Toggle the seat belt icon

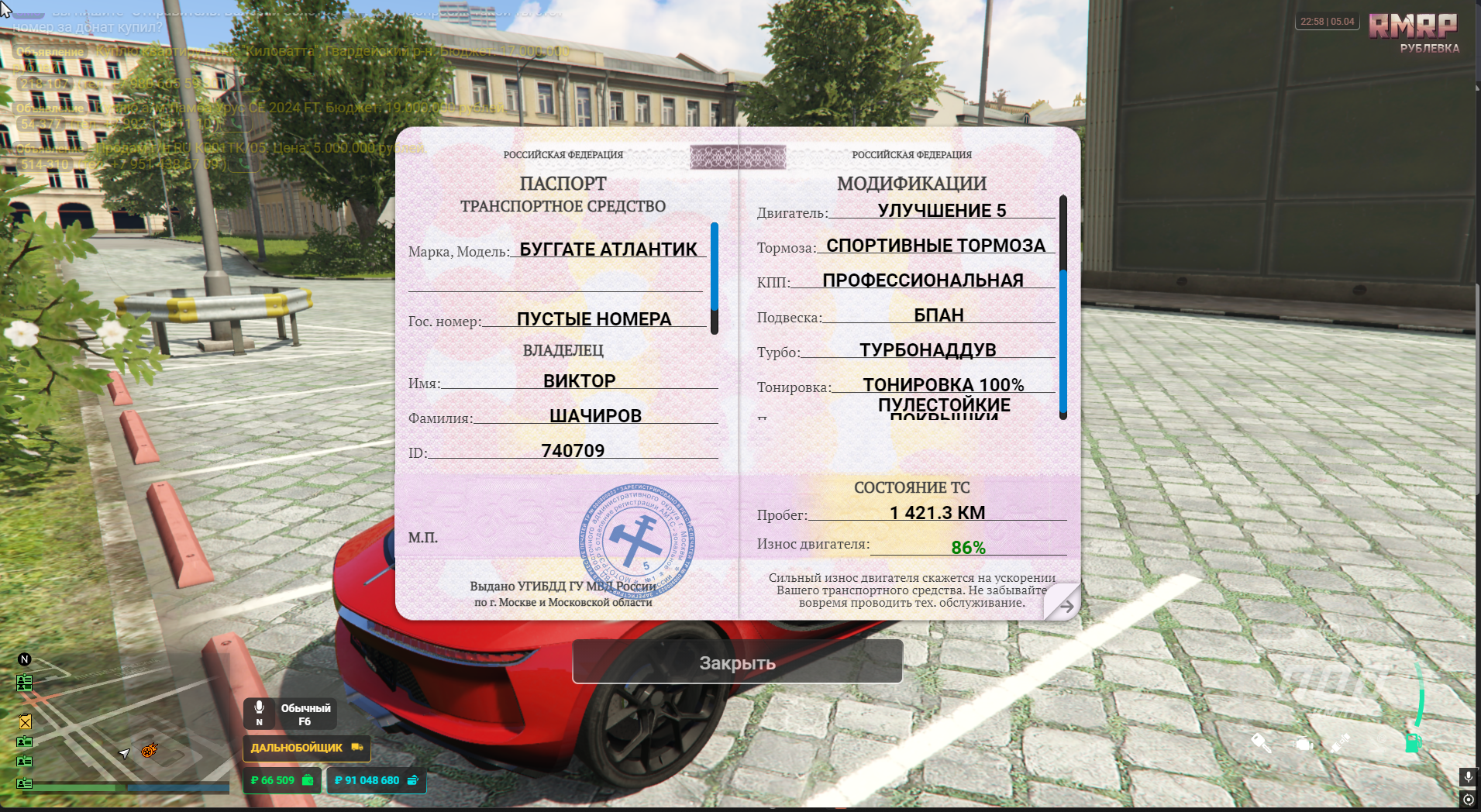pos(1341,743)
